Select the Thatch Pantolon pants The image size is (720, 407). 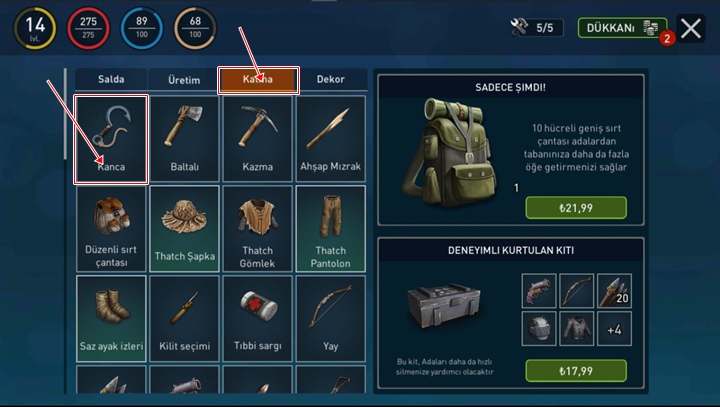coord(330,229)
